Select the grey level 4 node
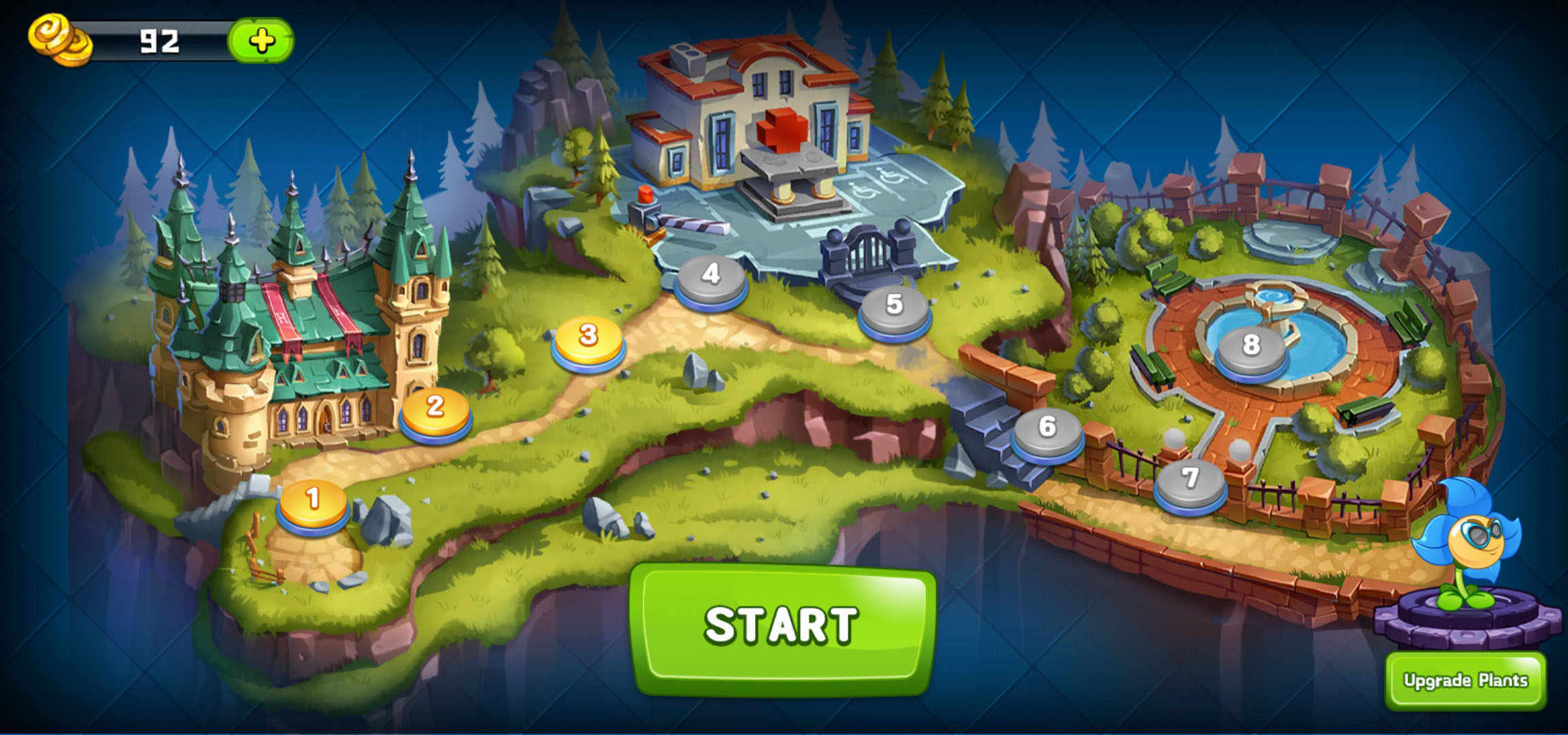 click(711, 278)
